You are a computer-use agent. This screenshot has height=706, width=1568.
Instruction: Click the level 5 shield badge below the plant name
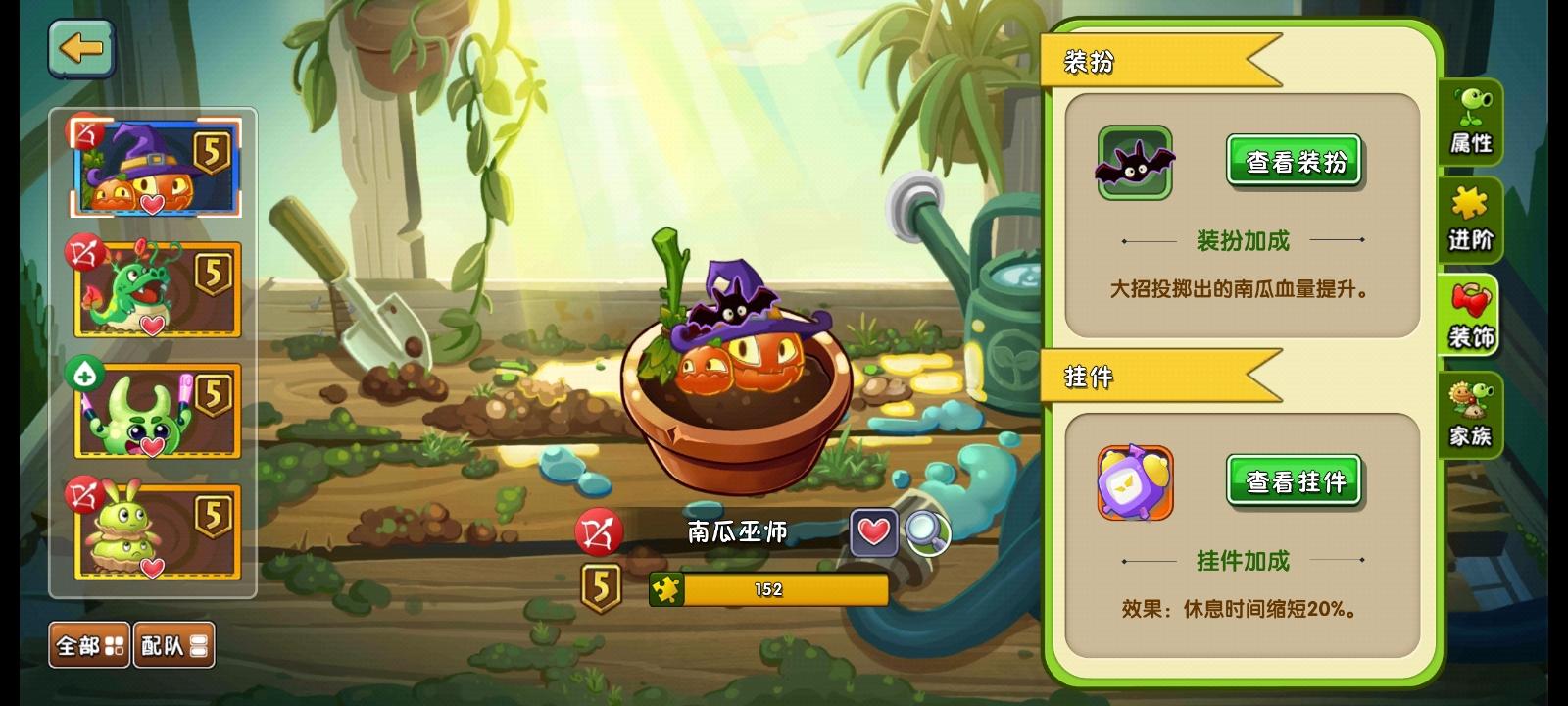click(x=600, y=586)
